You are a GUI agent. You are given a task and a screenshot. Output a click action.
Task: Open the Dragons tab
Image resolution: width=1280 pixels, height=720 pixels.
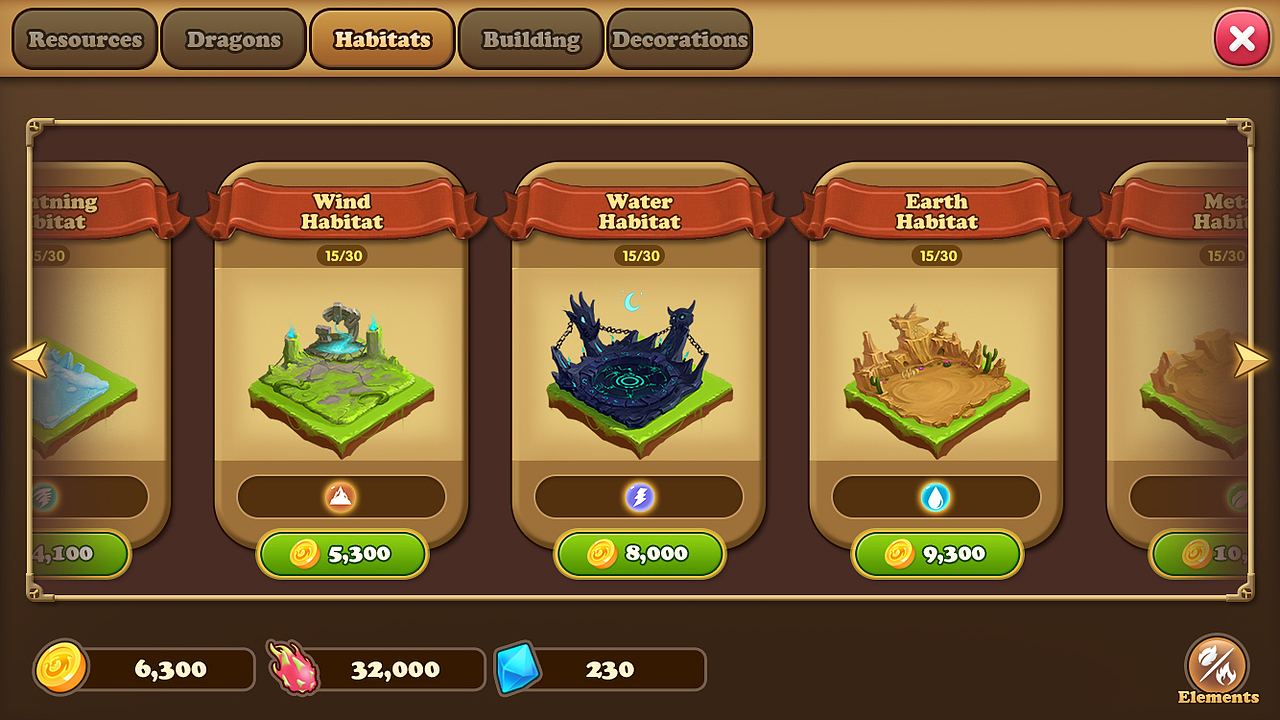click(x=232, y=39)
